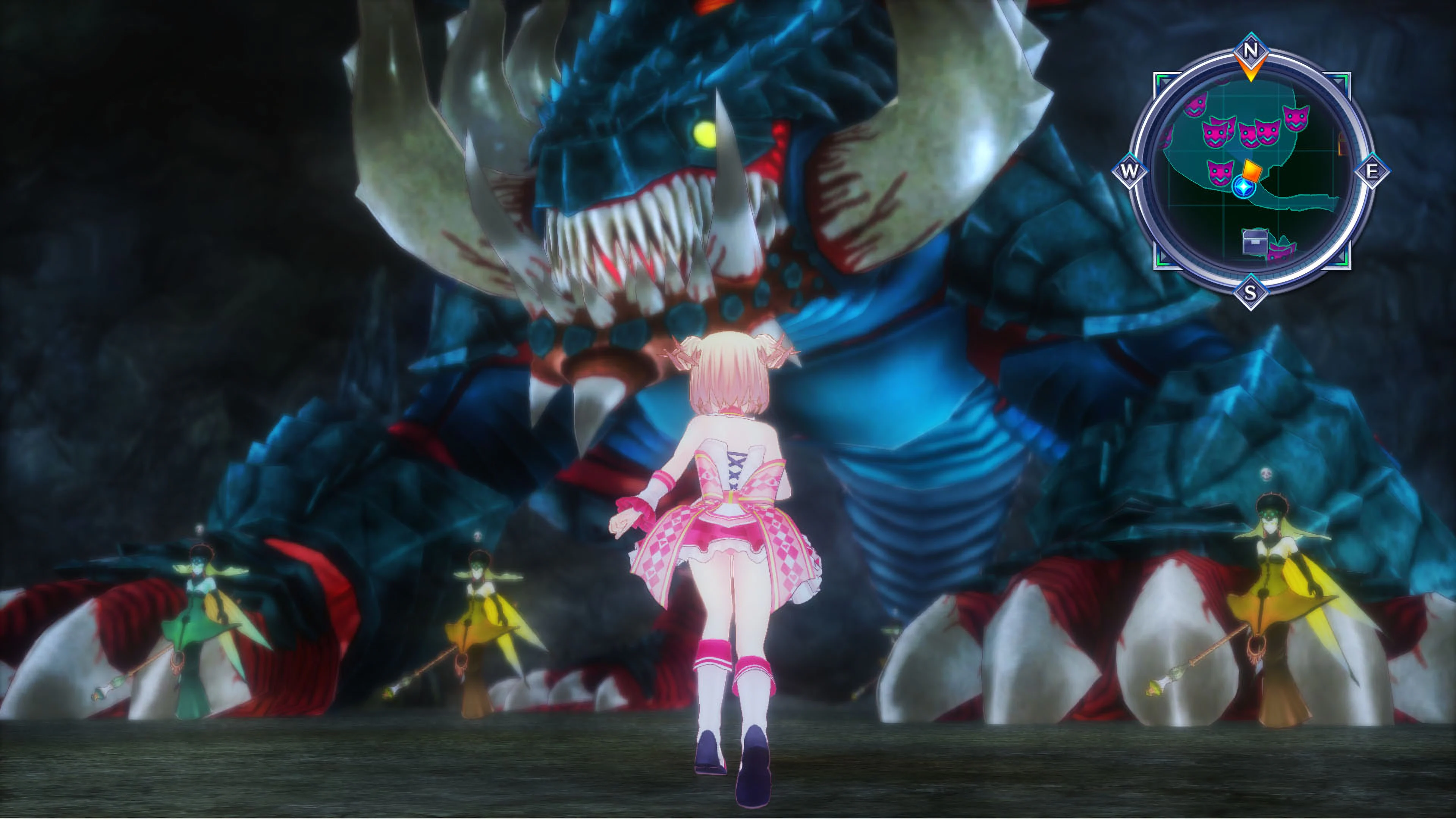Click the S compass marker on the minimap
This screenshot has height=819, width=1456.
(x=1250, y=293)
